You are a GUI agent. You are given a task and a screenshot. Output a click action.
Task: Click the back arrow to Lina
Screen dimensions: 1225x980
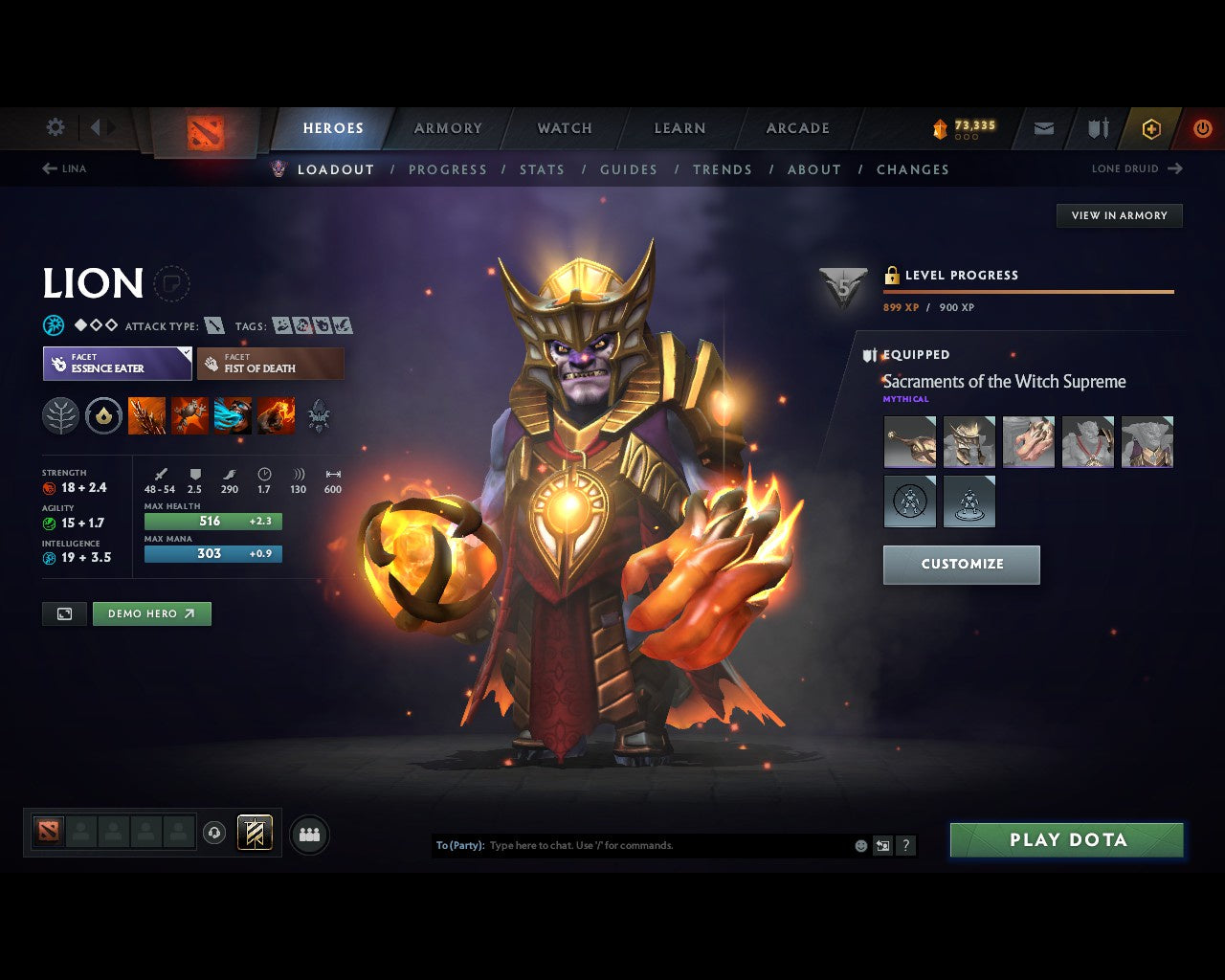pos(50,168)
